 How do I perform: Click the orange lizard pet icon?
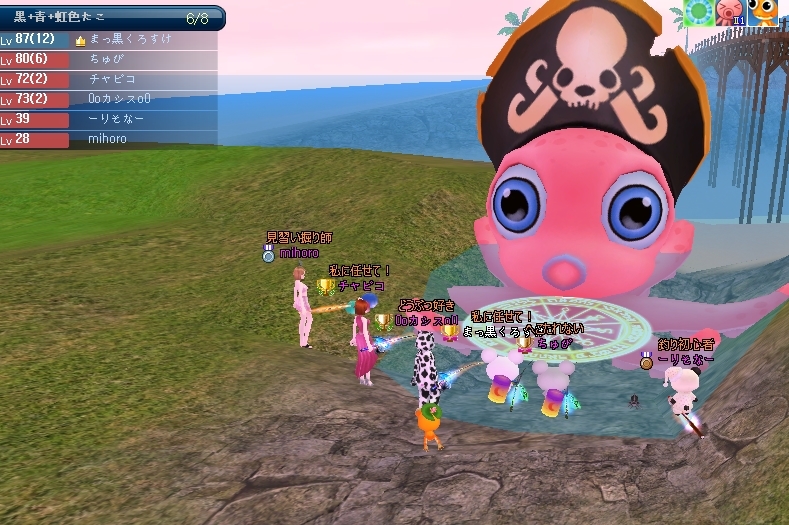click(766, 11)
